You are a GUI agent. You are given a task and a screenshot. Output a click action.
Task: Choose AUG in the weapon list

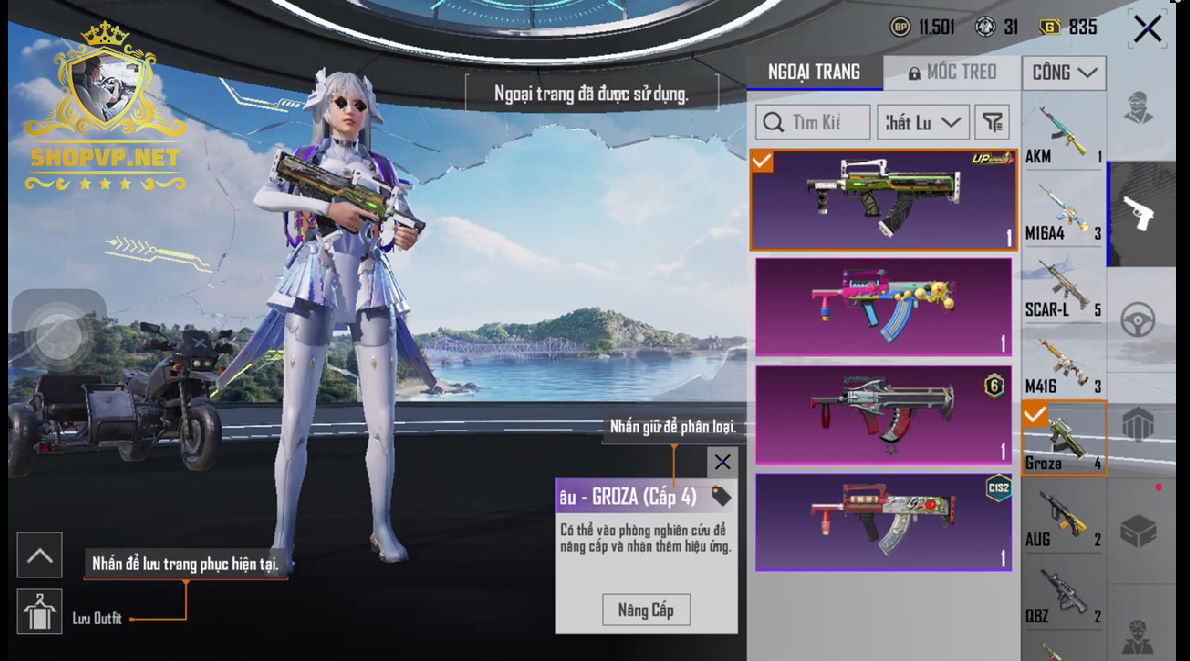(1063, 517)
